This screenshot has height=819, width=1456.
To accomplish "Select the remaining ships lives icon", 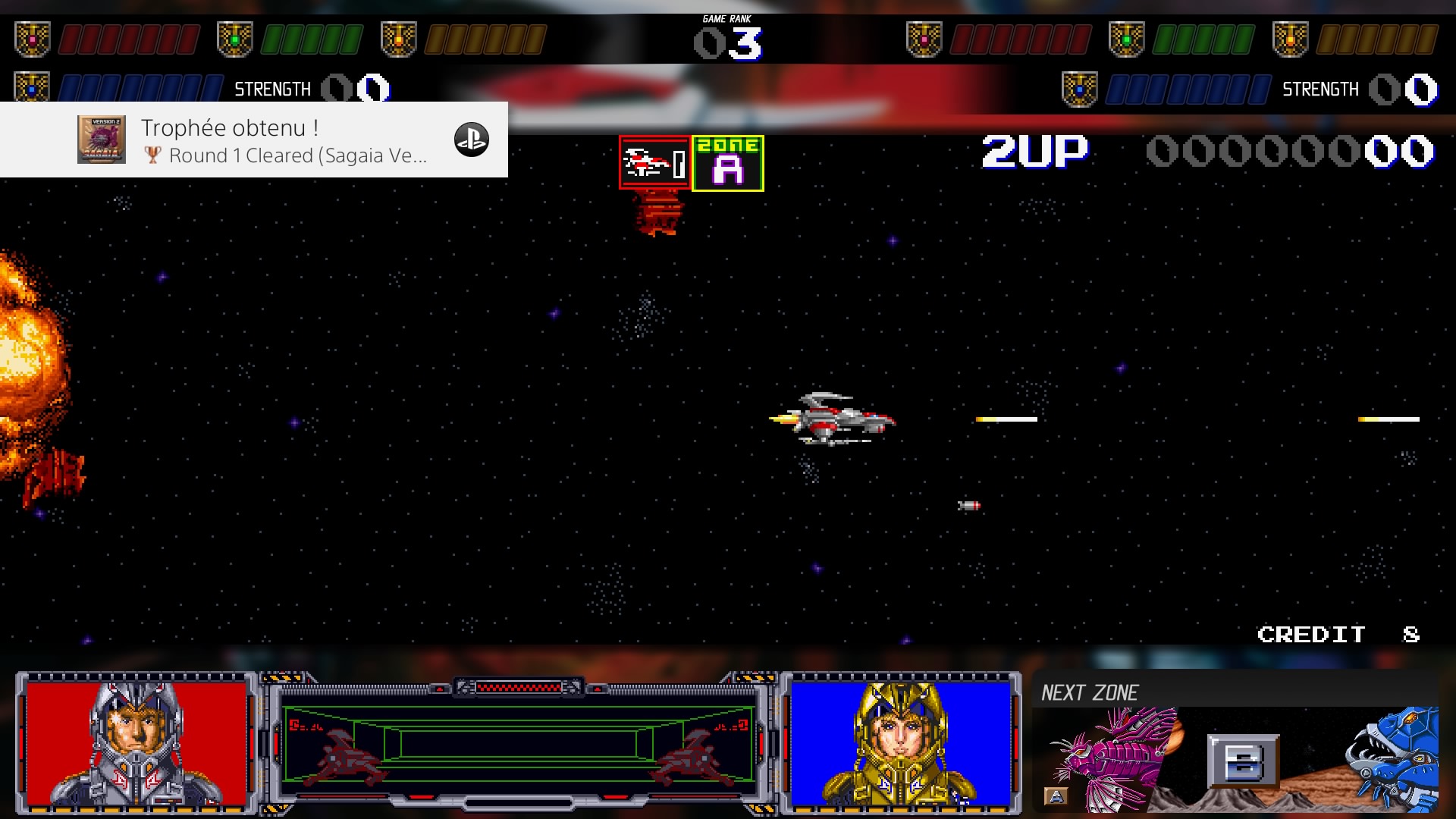I will point(654,162).
